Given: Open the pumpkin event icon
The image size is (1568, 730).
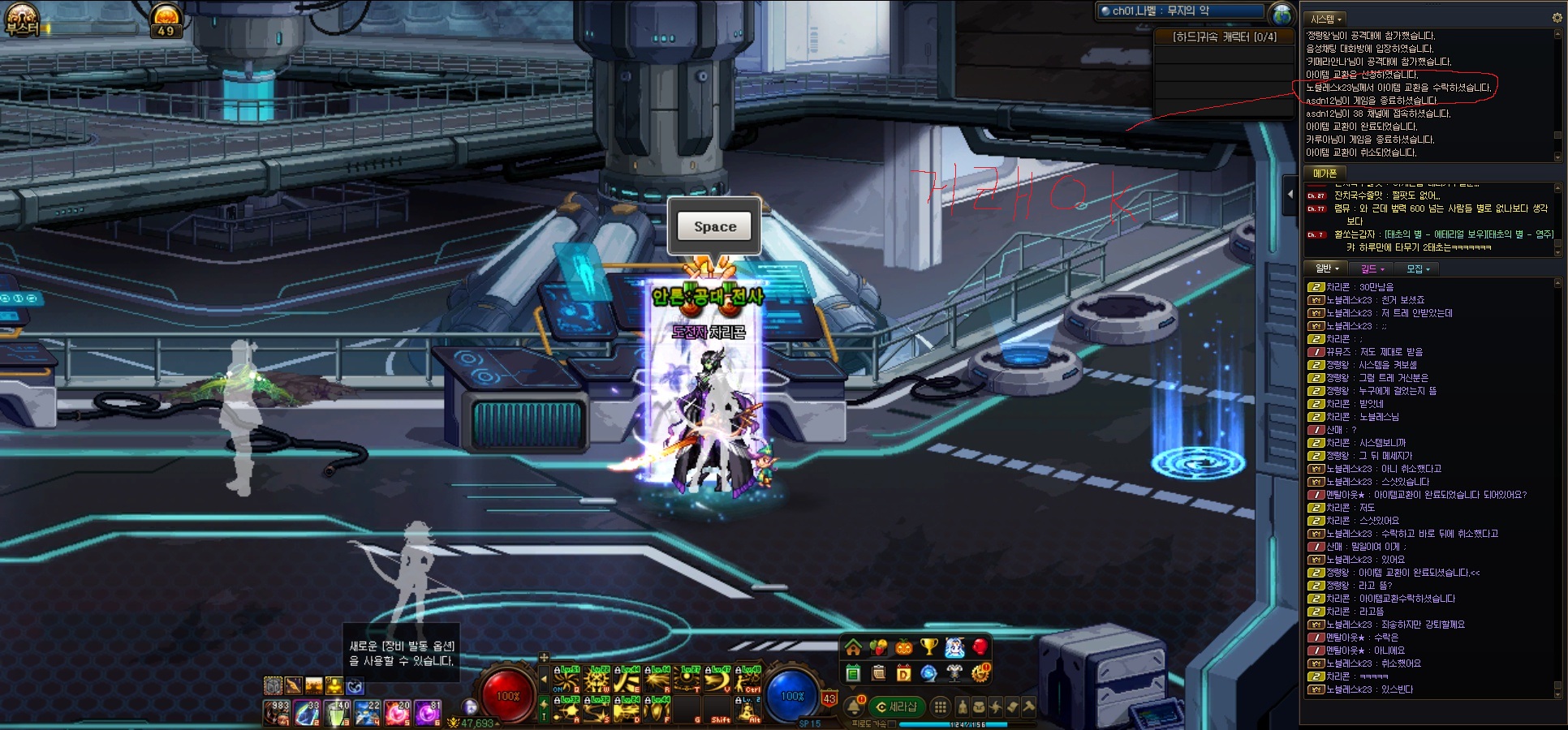Looking at the screenshot, I should pyautogui.click(x=904, y=647).
